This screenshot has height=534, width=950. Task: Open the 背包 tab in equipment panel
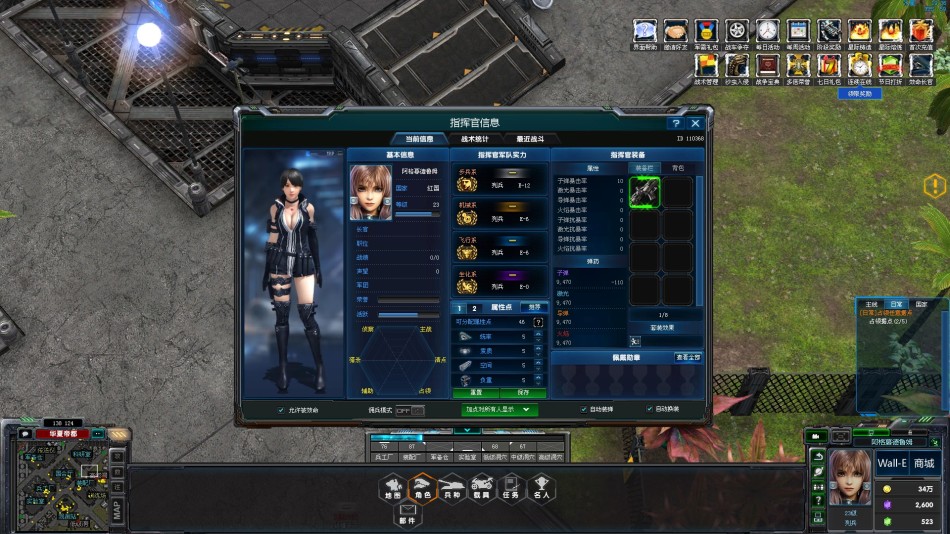[678, 168]
